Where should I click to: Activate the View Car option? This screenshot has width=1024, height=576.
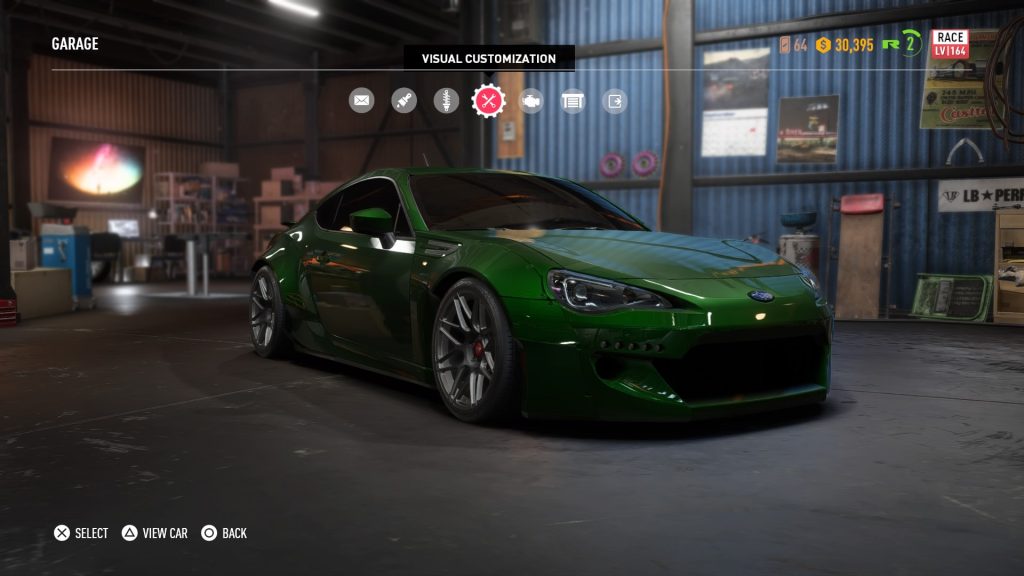155,533
